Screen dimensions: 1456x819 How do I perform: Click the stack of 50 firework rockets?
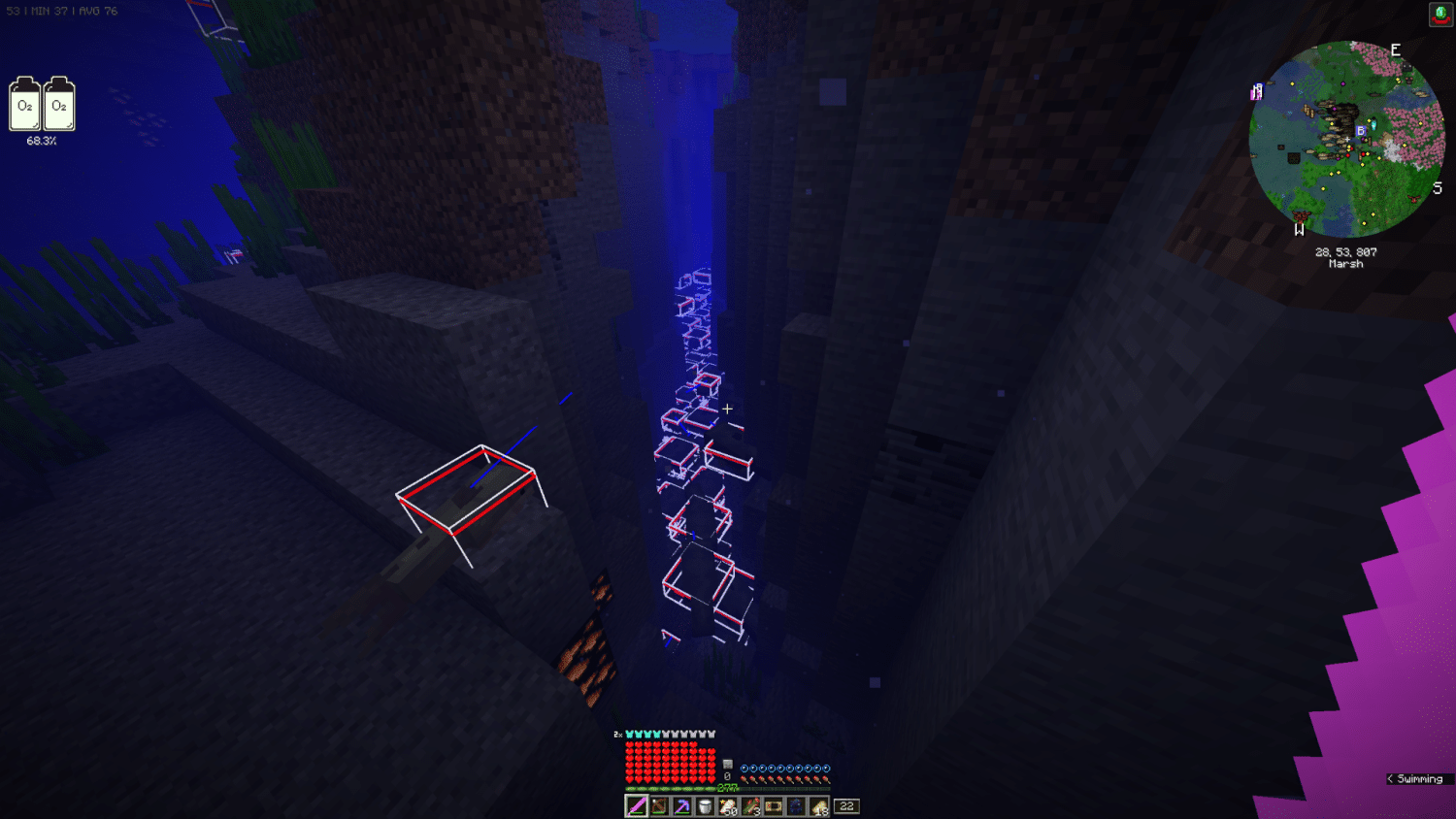727,804
